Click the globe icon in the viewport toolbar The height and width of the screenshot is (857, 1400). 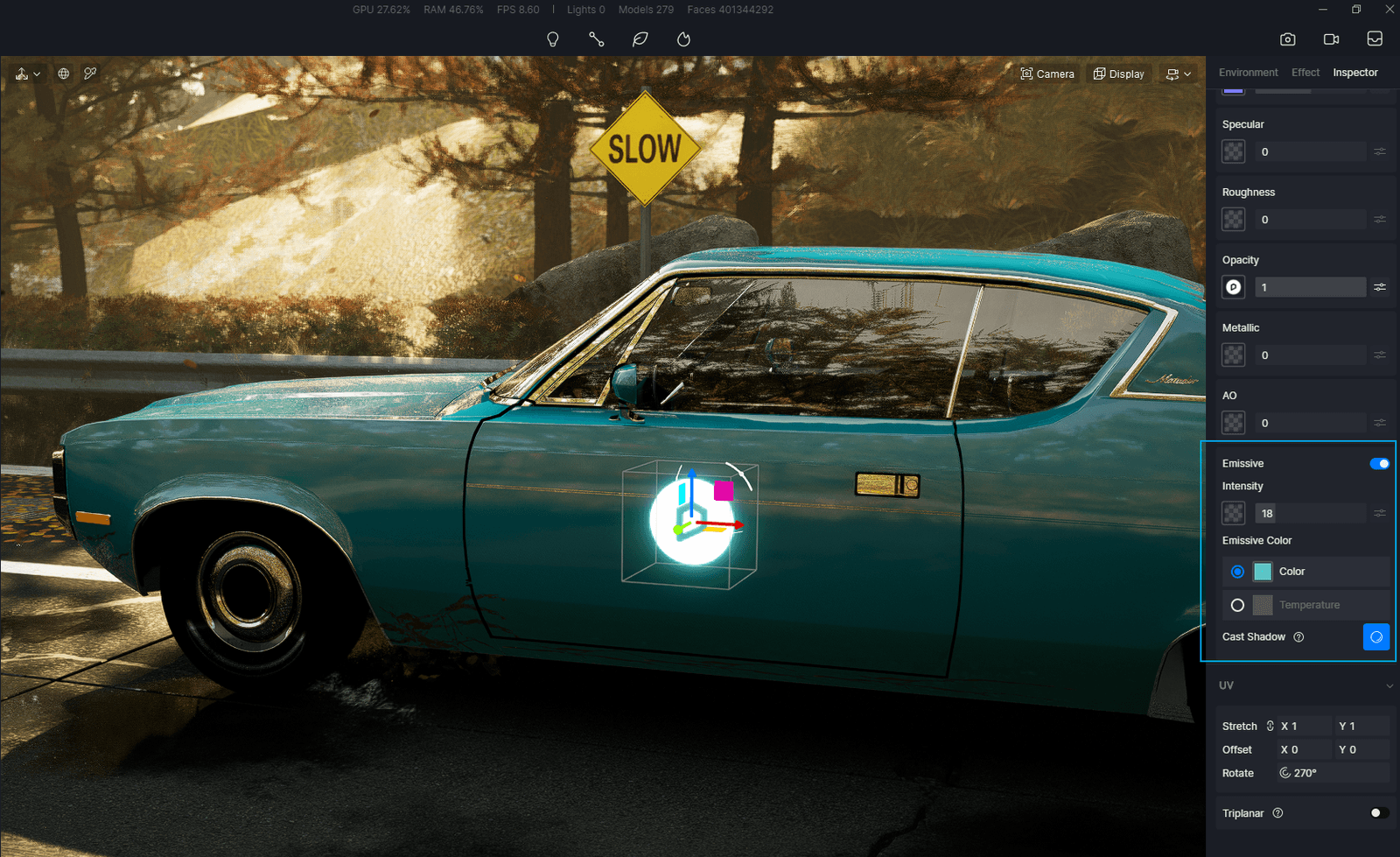62,74
